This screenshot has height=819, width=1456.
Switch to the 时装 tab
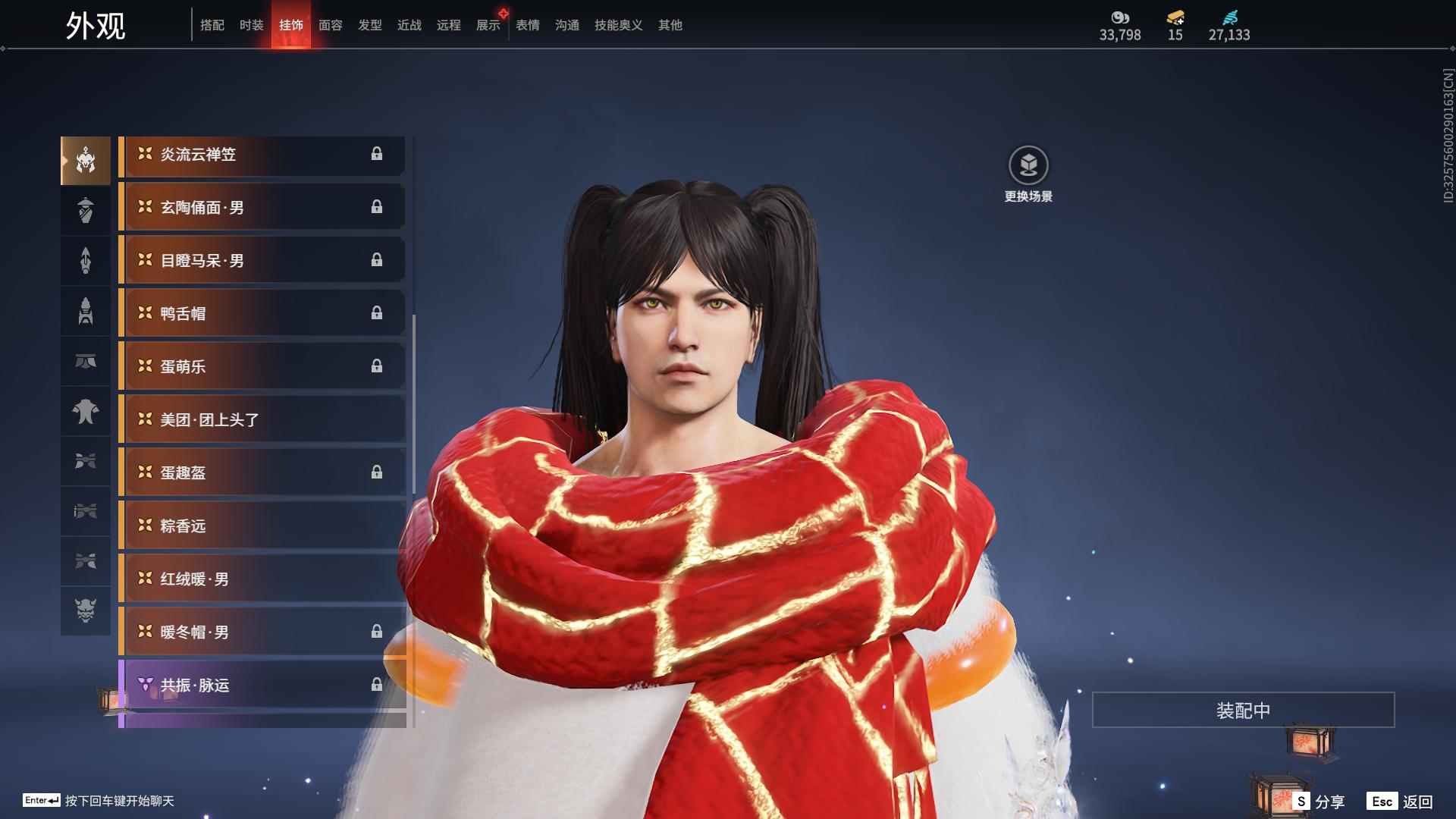click(x=251, y=25)
